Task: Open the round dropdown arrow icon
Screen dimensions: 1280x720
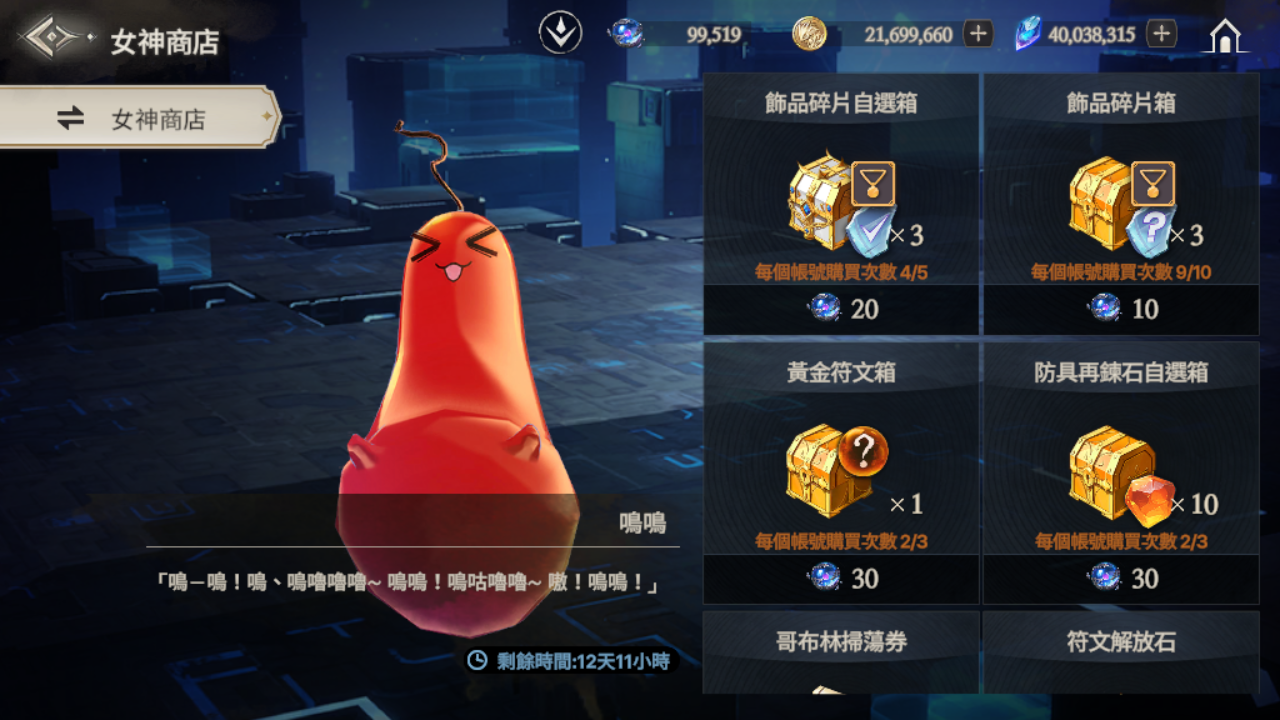Action: 560,34
